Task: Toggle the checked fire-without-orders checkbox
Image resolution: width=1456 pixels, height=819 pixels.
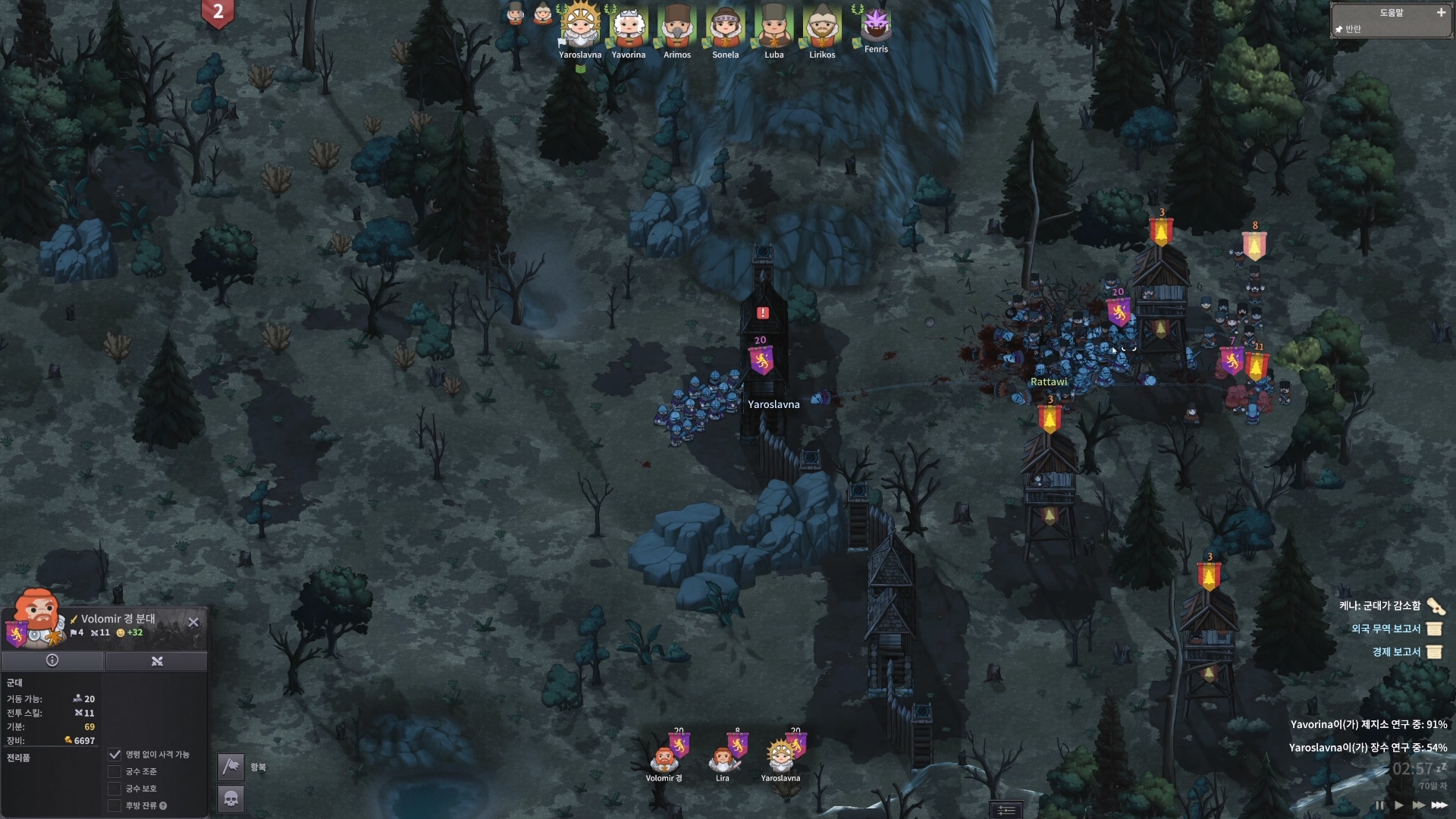Action: tap(115, 755)
